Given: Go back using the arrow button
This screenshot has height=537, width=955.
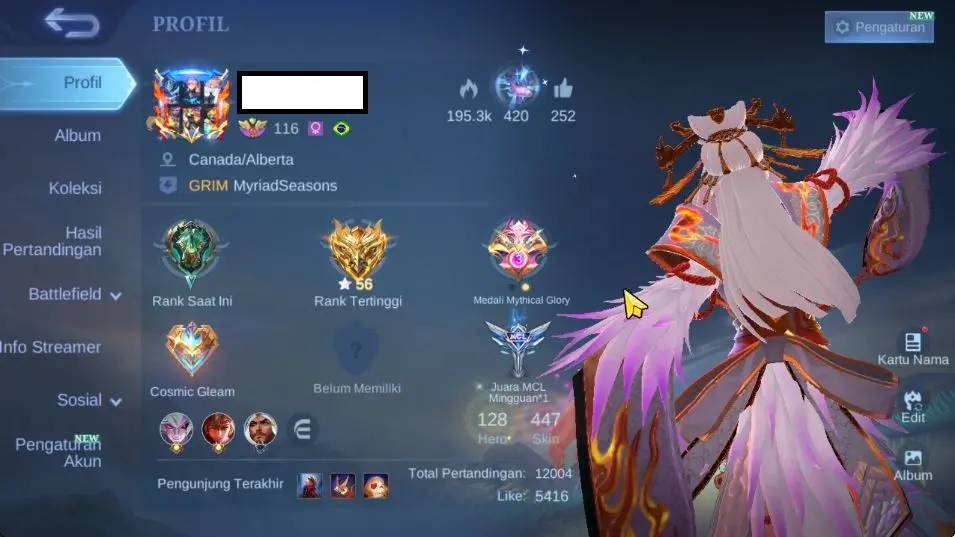Looking at the screenshot, I should click(72, 22).
